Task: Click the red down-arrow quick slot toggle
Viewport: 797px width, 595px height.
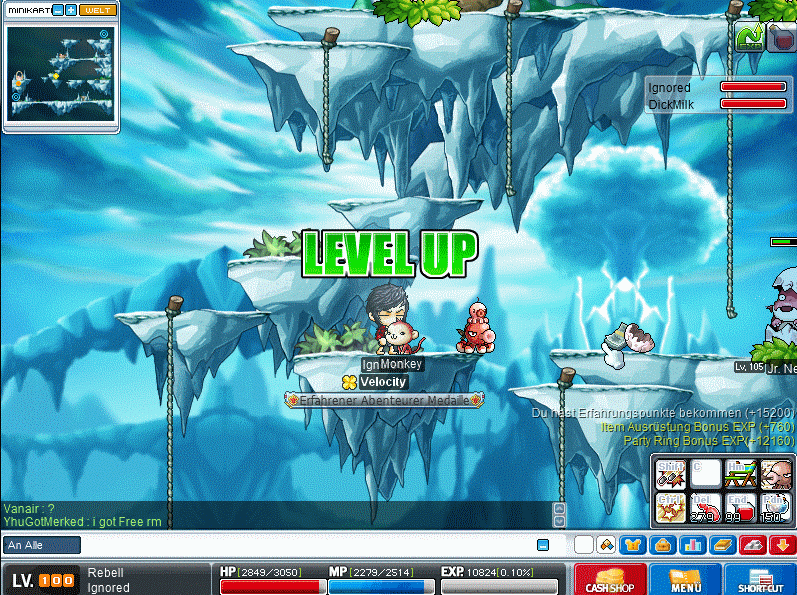Action: pos(782,545)
